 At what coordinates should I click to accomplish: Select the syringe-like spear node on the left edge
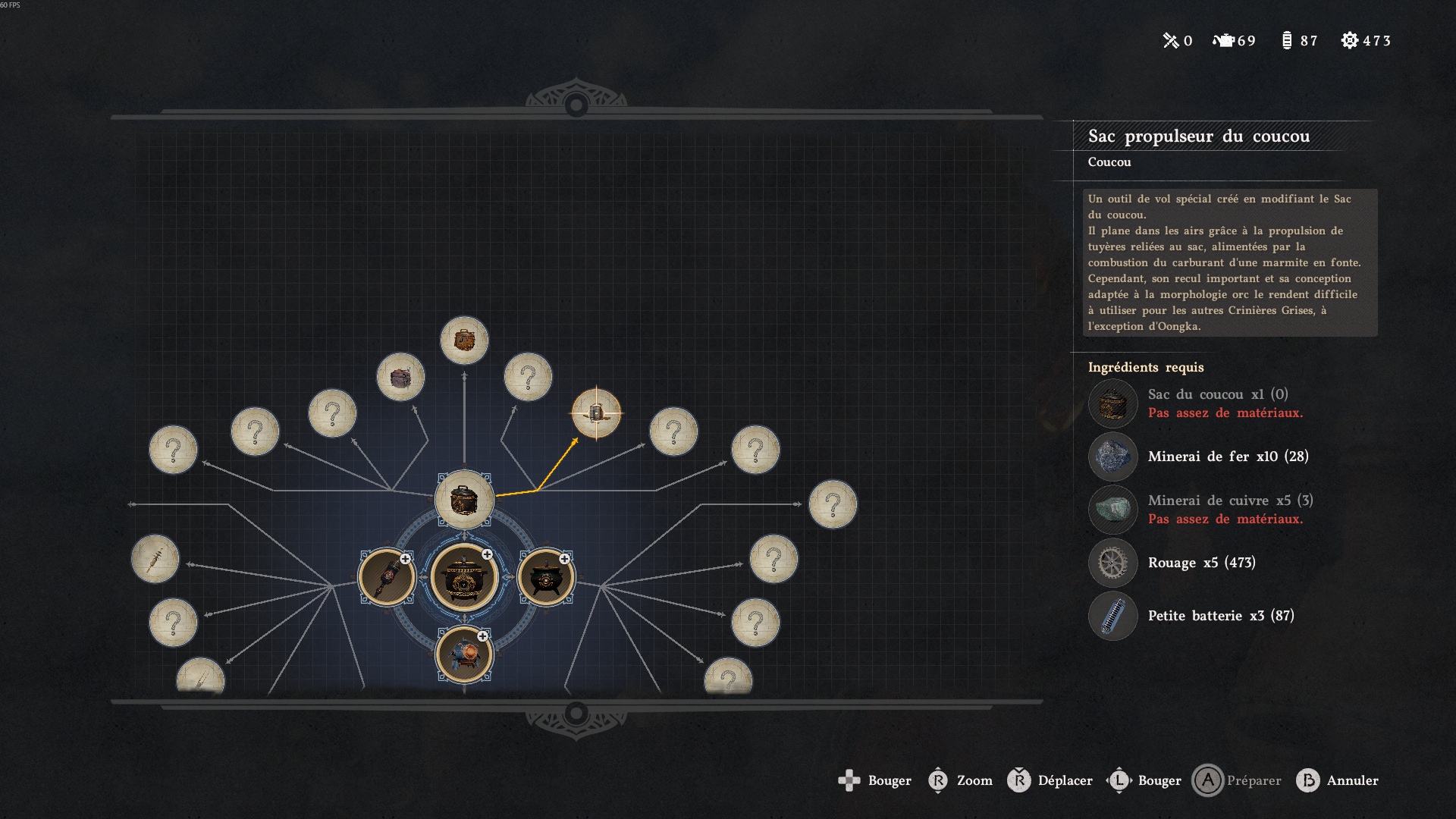pyautogui.click(x=155, y=559)
